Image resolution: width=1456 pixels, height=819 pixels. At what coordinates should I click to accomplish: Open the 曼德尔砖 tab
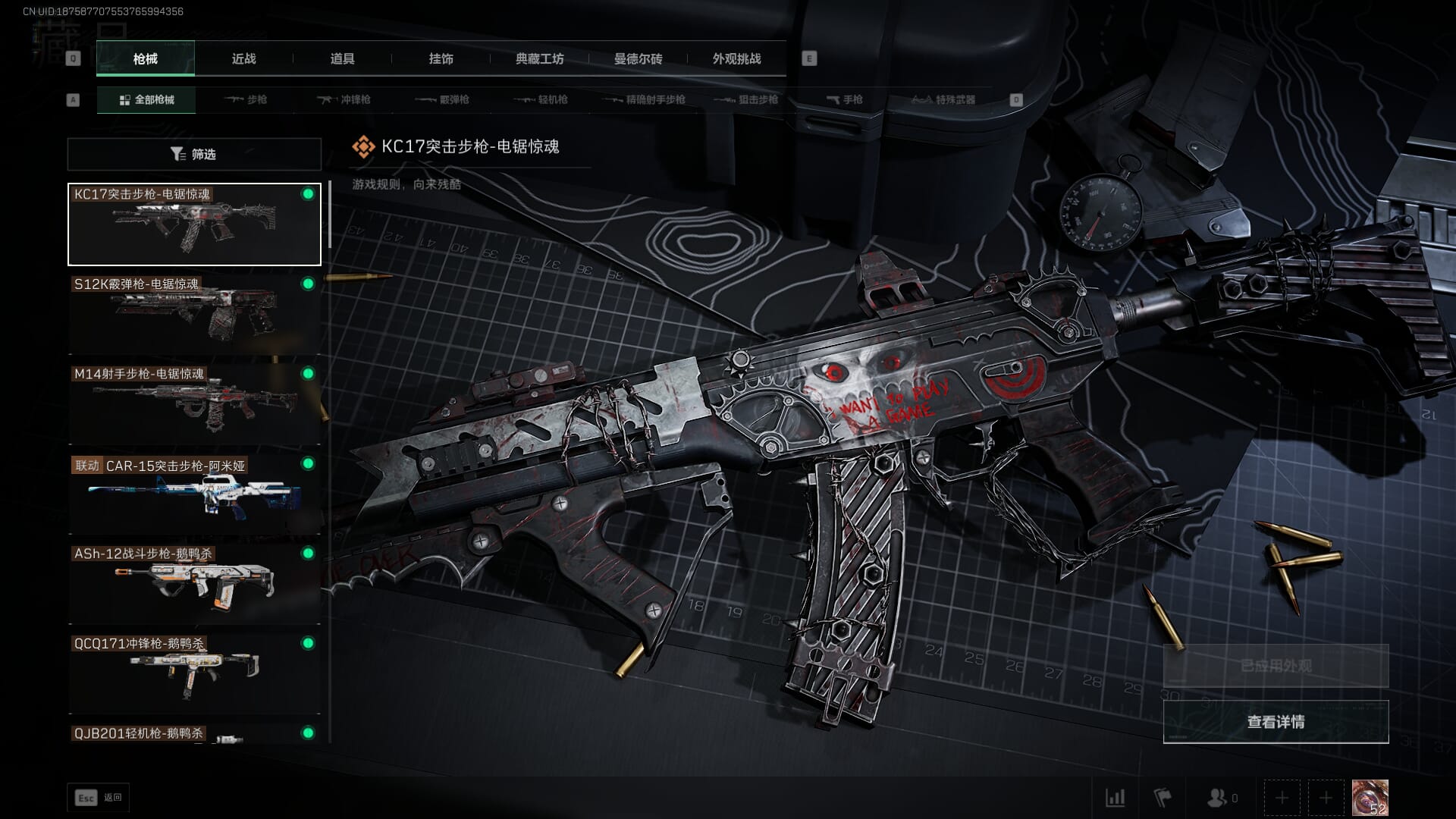[638, 58]
